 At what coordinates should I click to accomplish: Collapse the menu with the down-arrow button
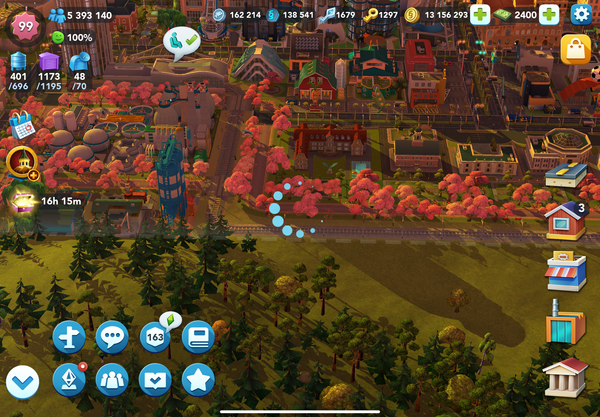click(x=22, y=381)
